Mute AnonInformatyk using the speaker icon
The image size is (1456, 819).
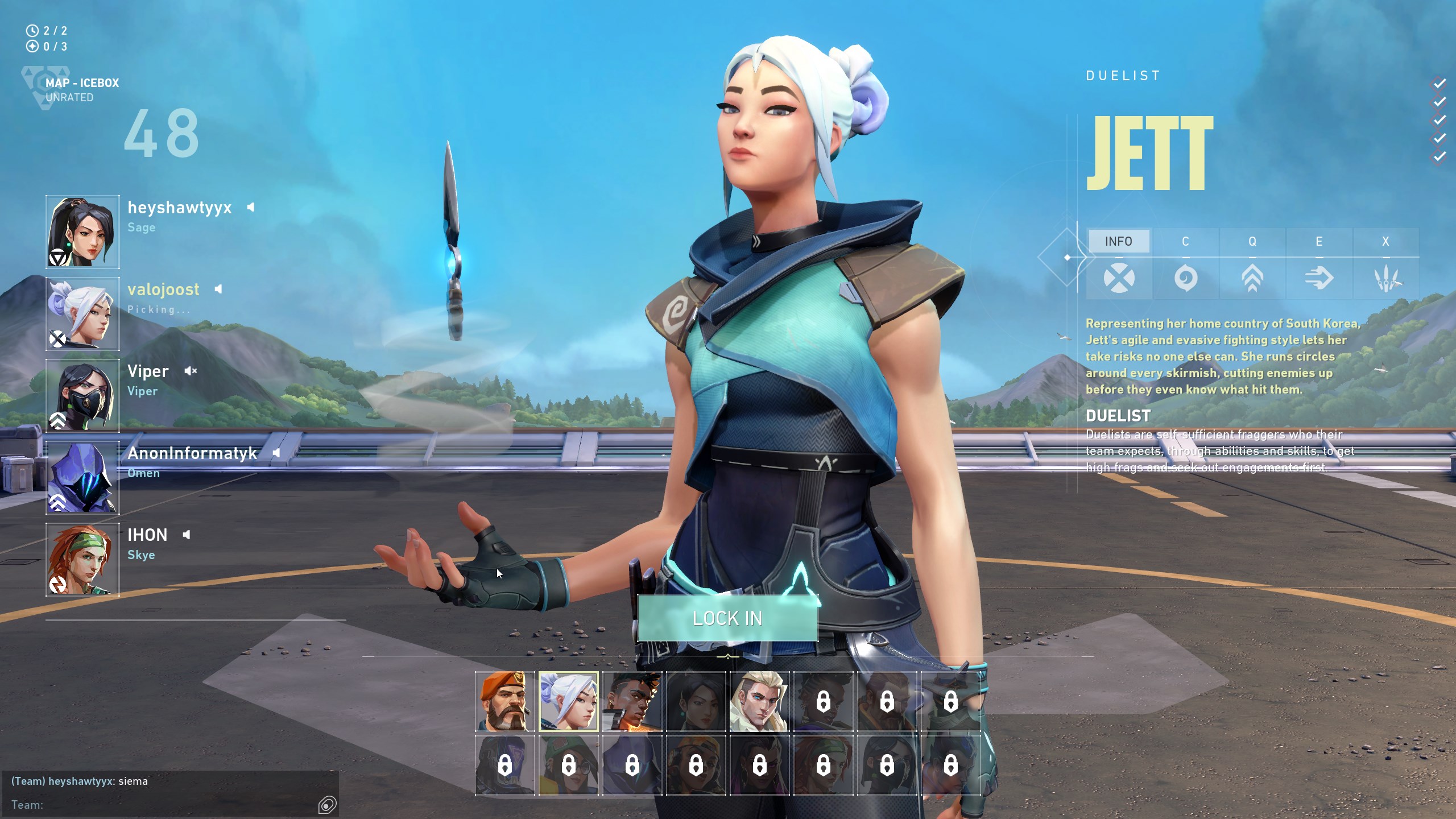[x=276, y=453]
